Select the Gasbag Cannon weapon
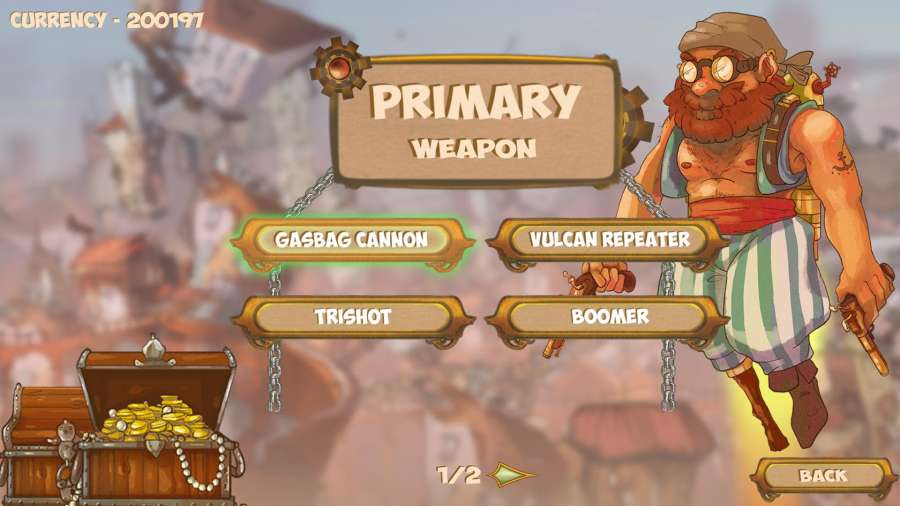Image resolution: width=900 pixels, height=506 pixels. point(351,240)
